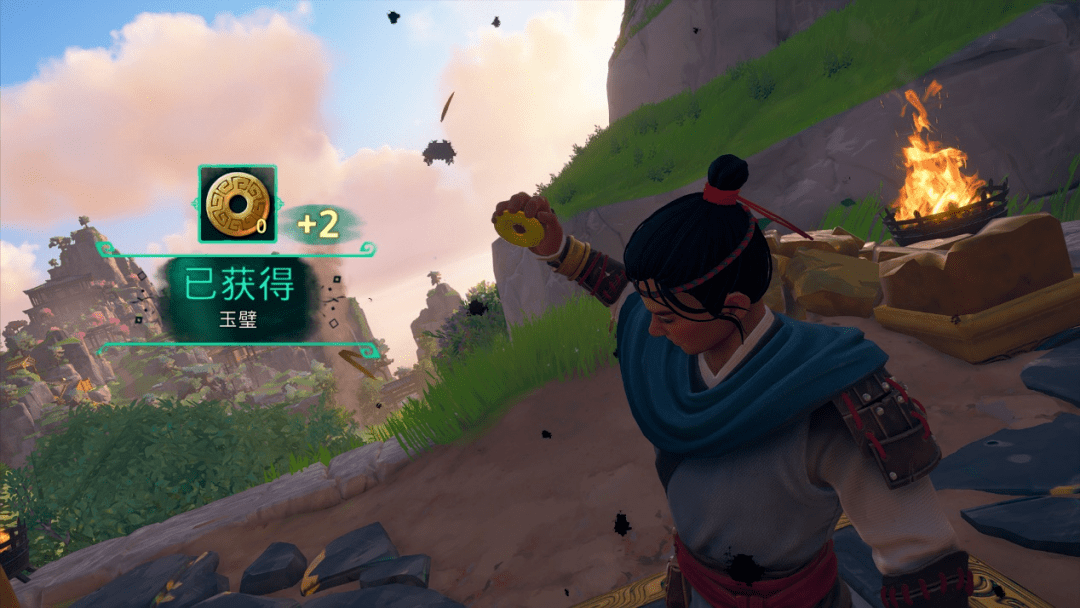The width and height of the screenshot is (1080, 608).
Task: Click the golden 玉璧 item icon
Action: (237, 204)
